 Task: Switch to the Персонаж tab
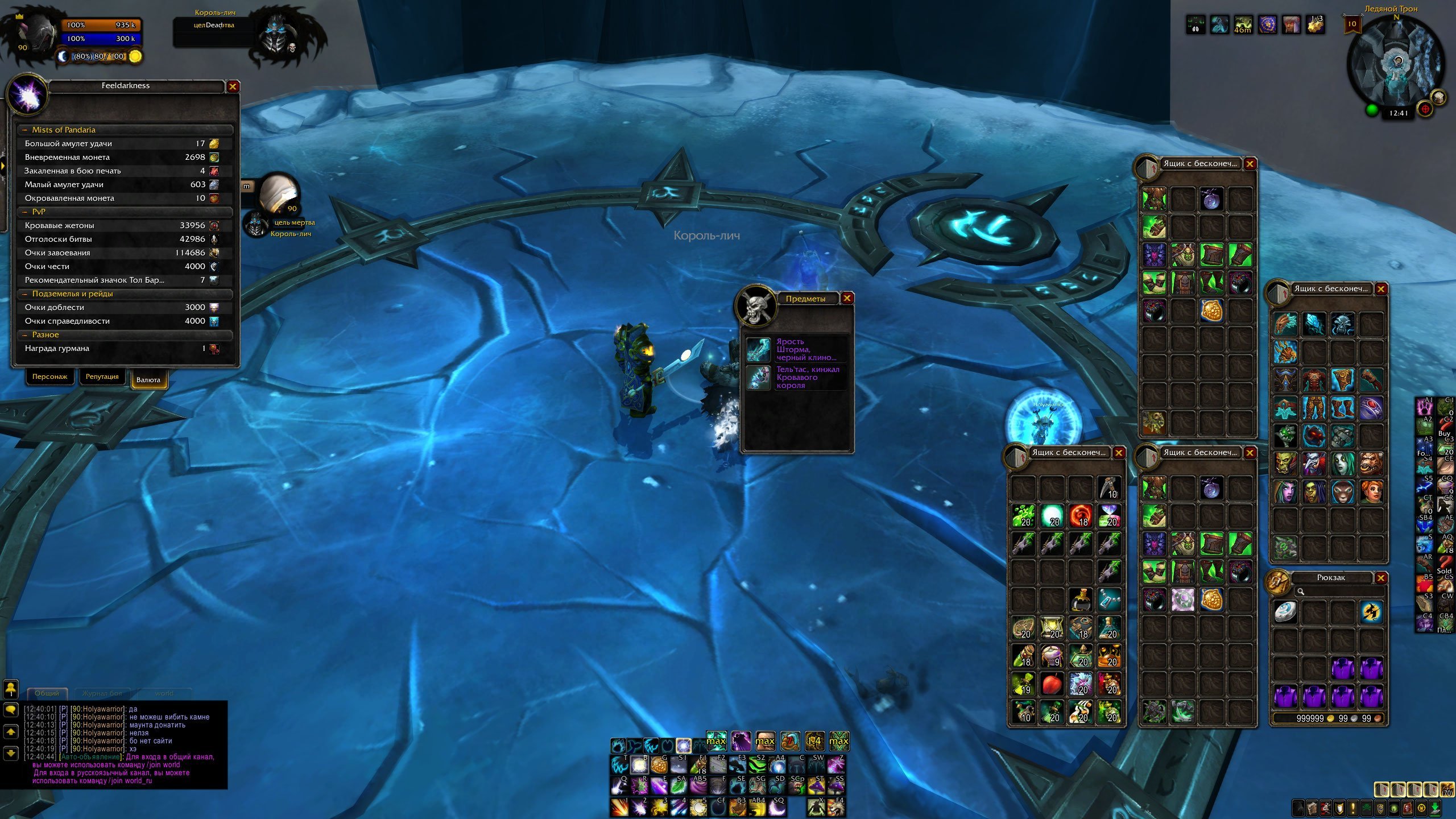[49, 377]
